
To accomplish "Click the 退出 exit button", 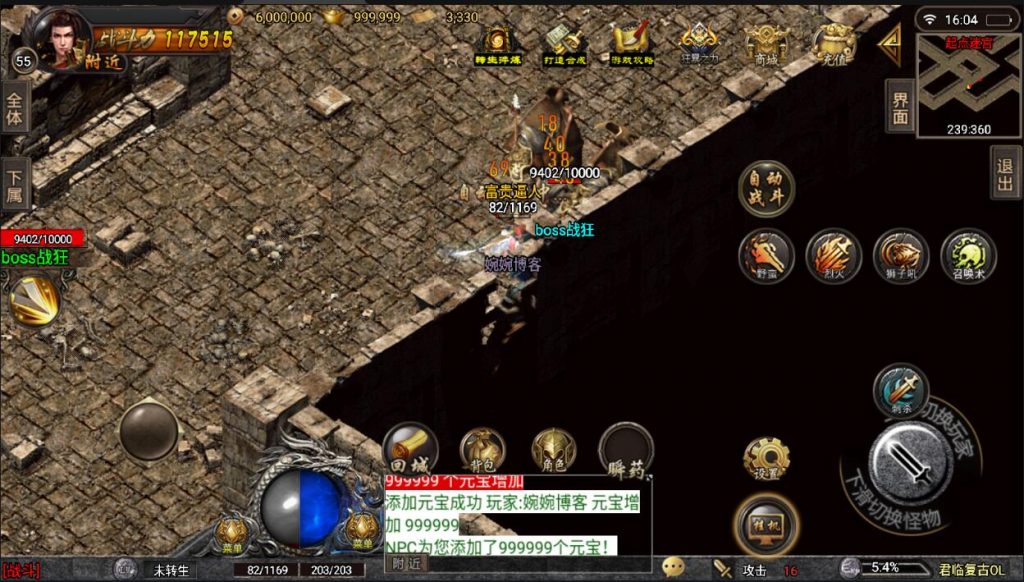I will click(1005, 173).
